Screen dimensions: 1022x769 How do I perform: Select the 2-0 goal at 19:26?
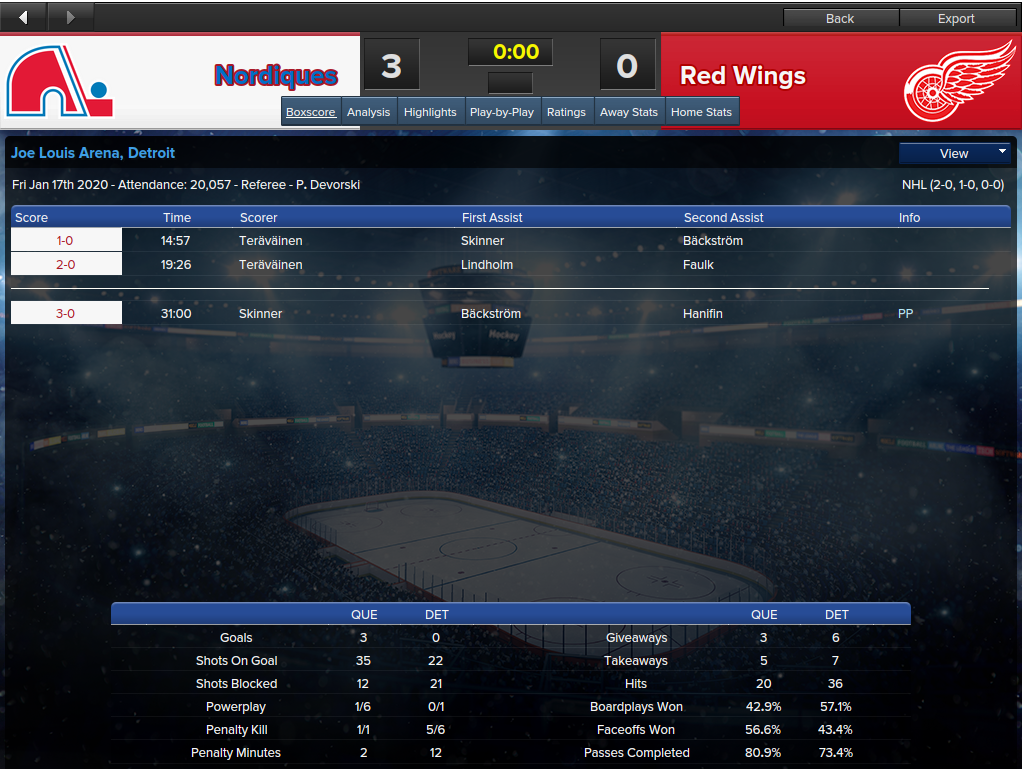coord(66,265)
